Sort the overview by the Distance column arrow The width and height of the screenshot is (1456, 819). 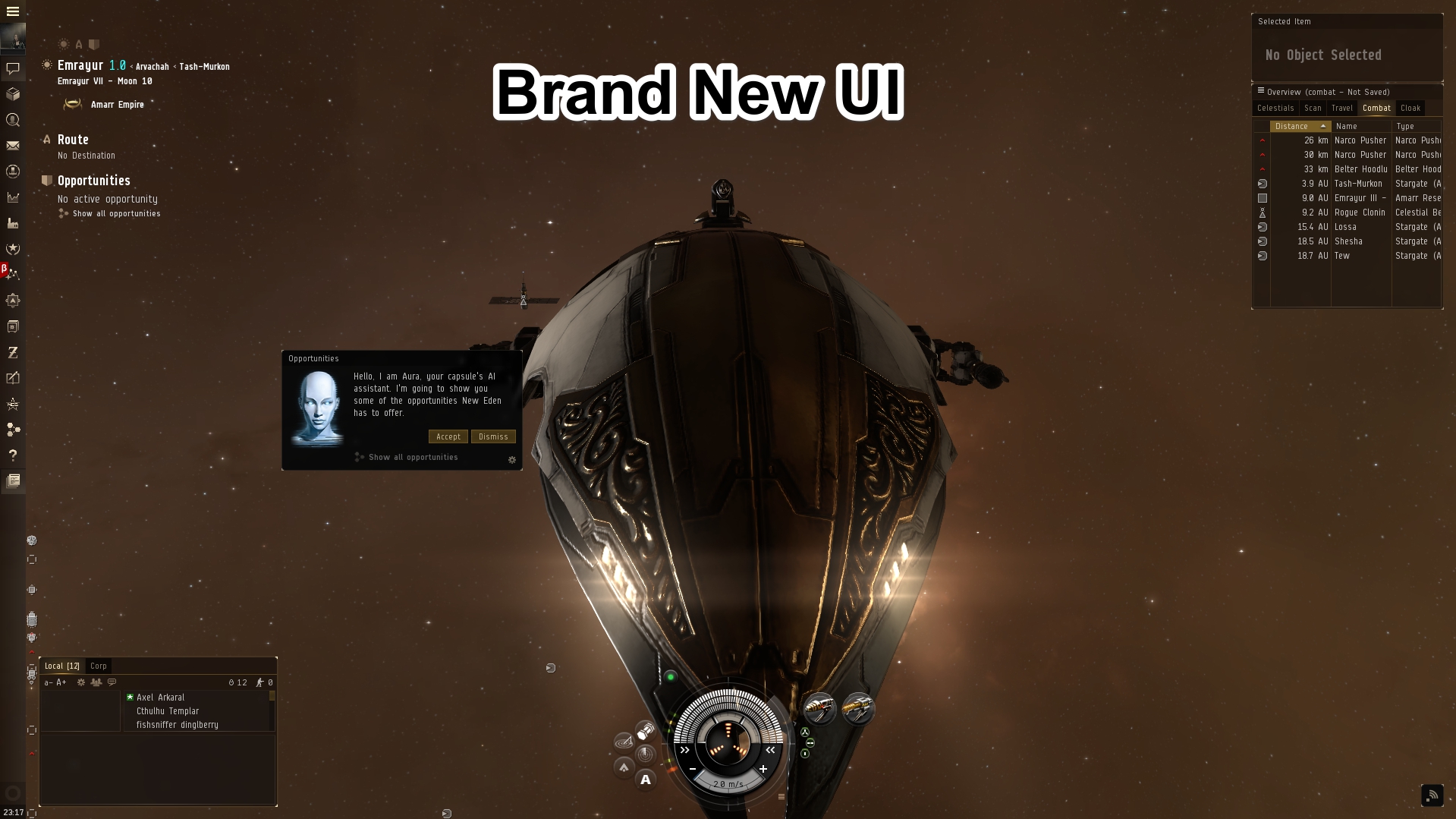coord(1323,126)
